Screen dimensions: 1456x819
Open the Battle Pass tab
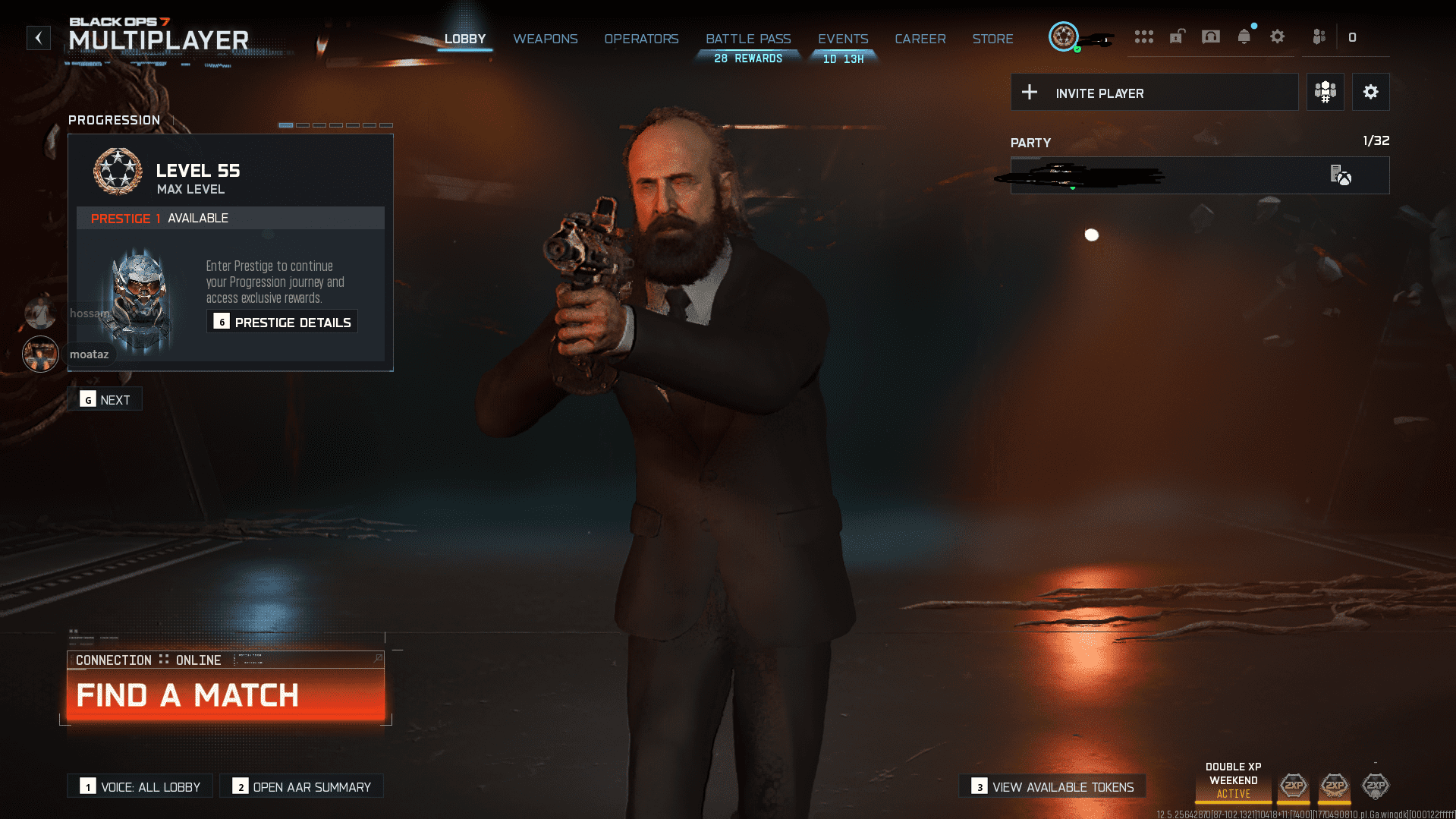(x=747, y=39)
